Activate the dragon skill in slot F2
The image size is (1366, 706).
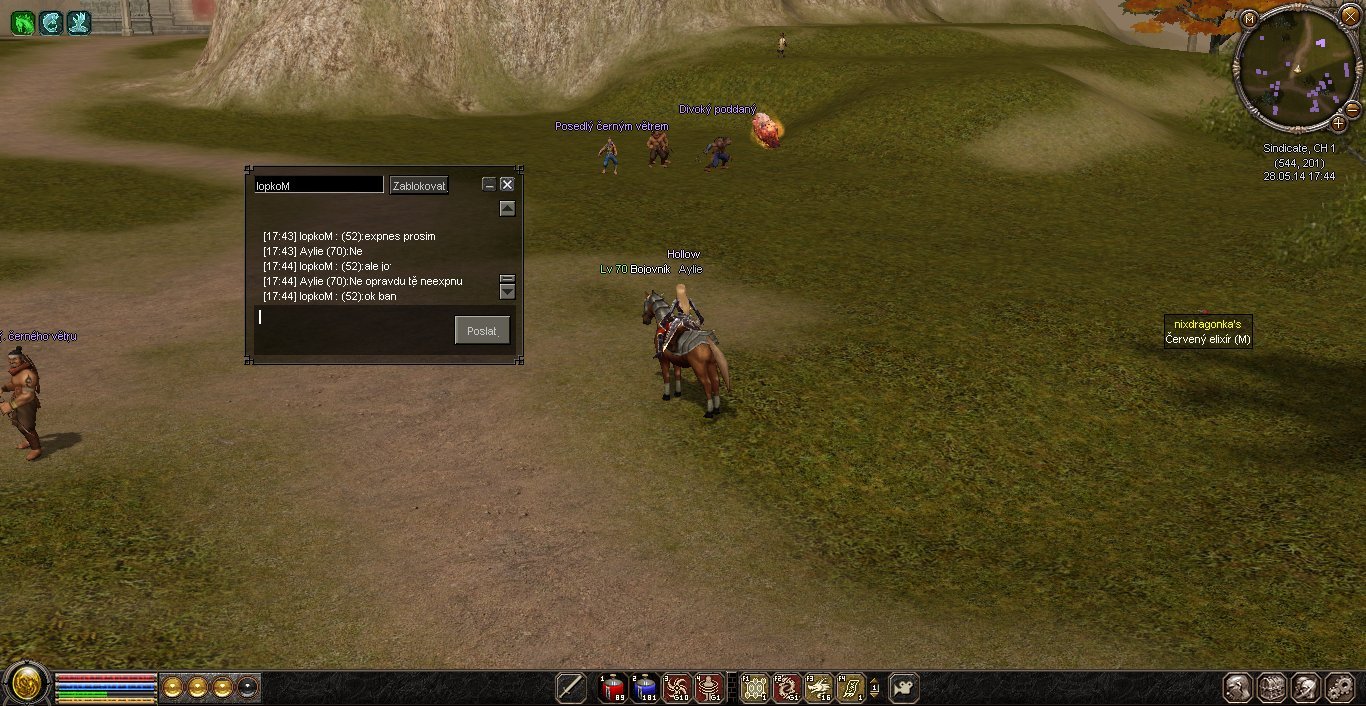coord(787,688)
